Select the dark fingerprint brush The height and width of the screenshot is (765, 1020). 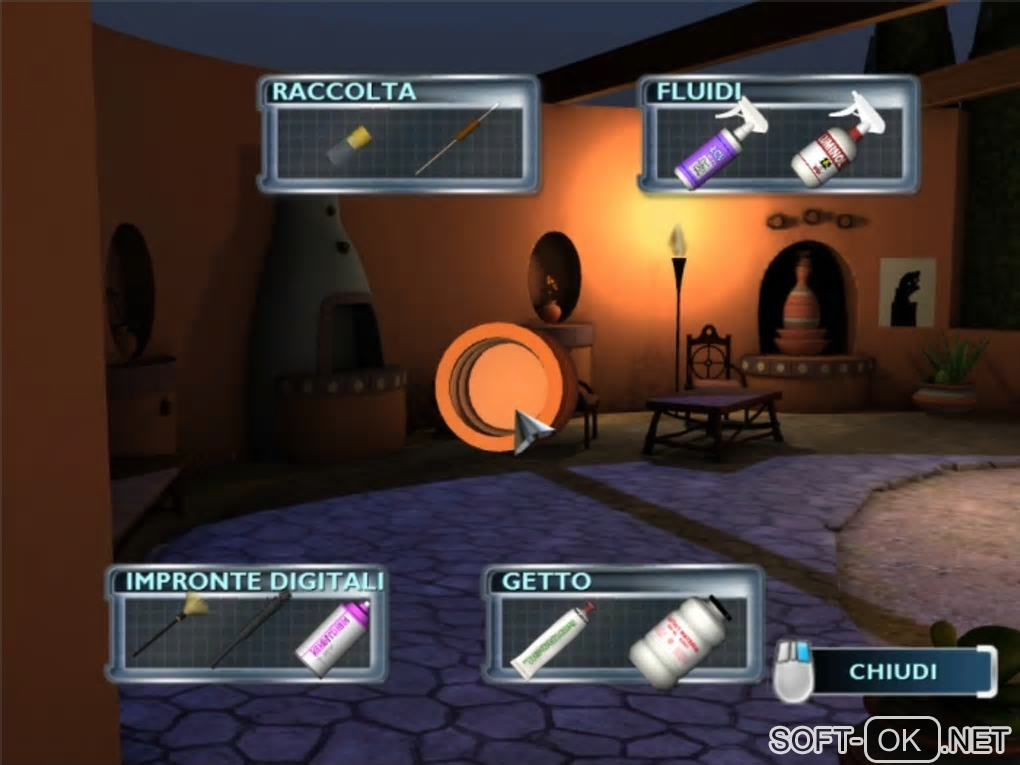coord(252,629)
